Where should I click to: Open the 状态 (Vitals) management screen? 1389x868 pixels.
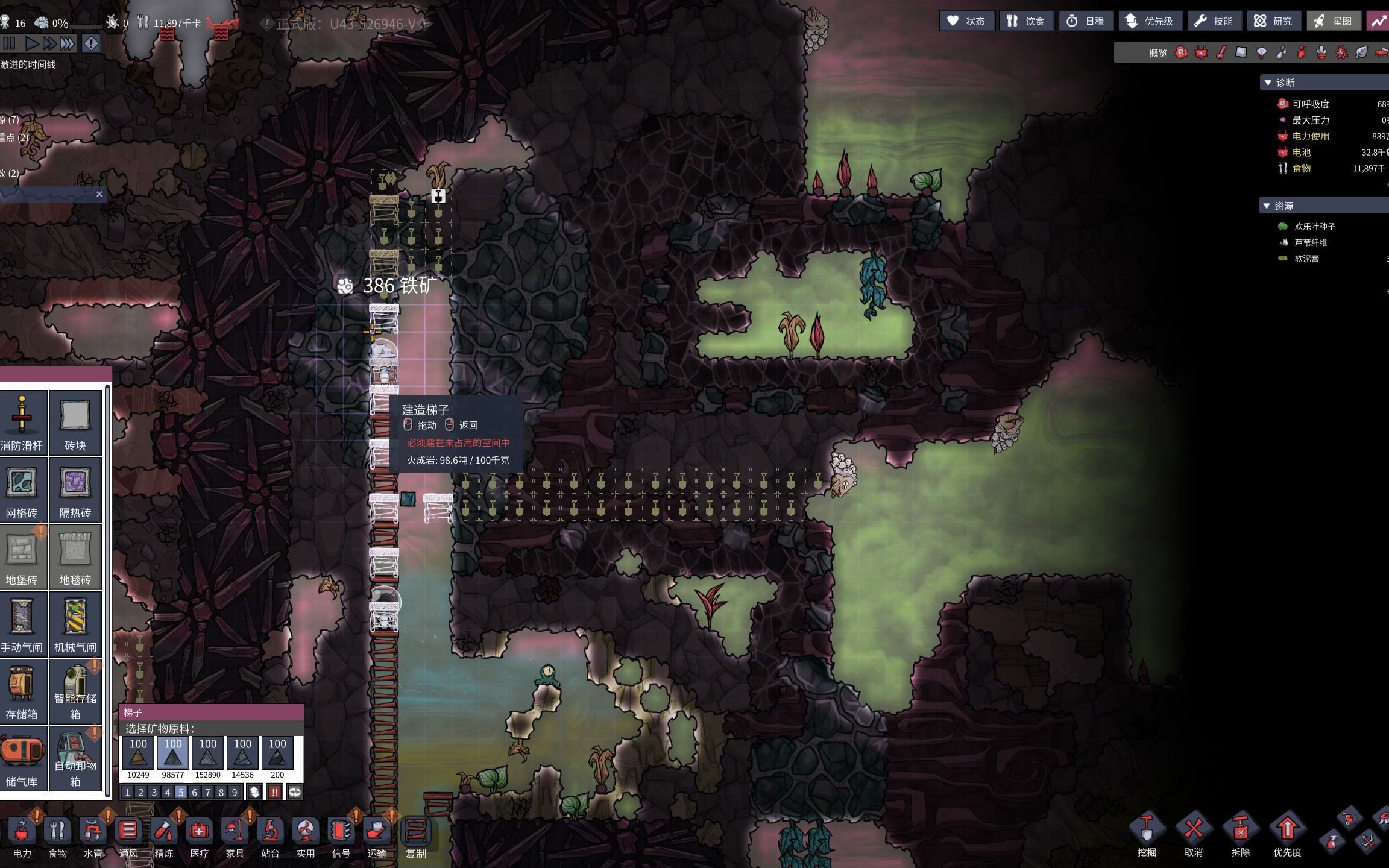[966, 21]
